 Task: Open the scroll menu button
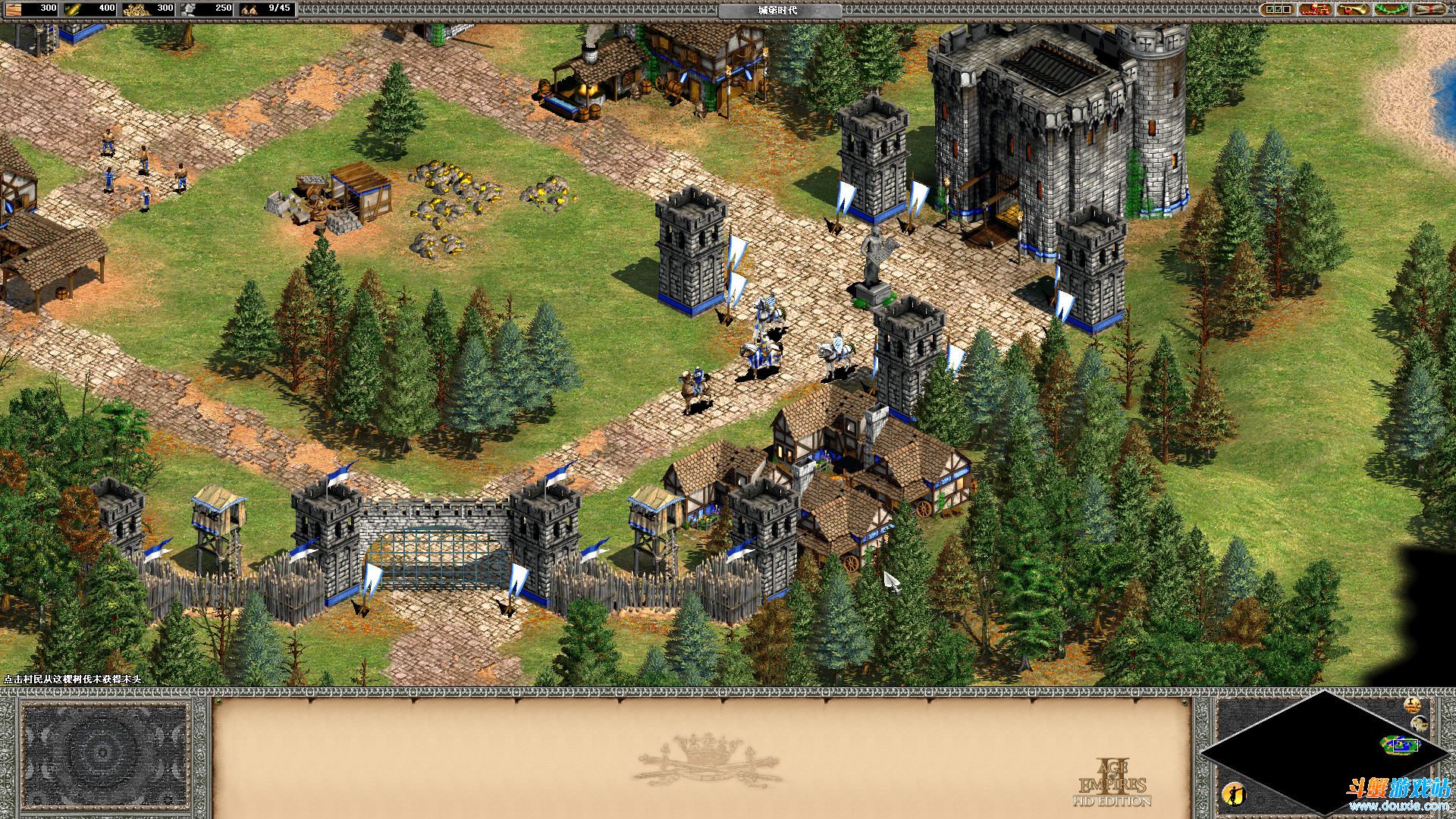tap(1429, 9)
